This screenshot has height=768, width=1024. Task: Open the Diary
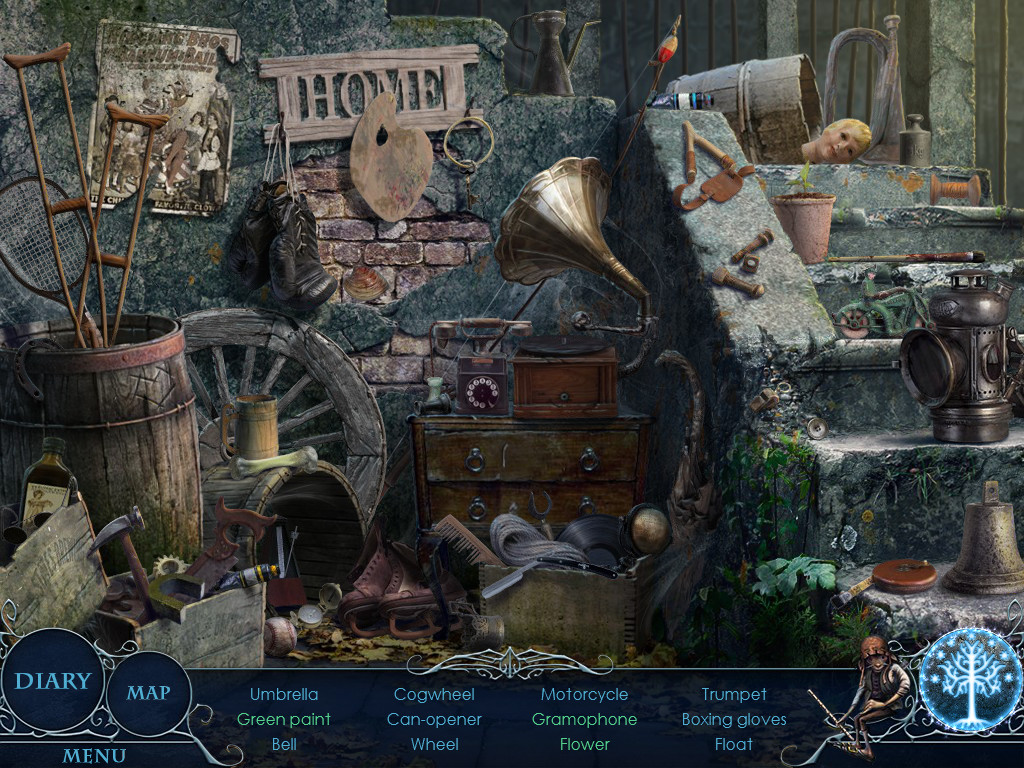tap(52, 681)
